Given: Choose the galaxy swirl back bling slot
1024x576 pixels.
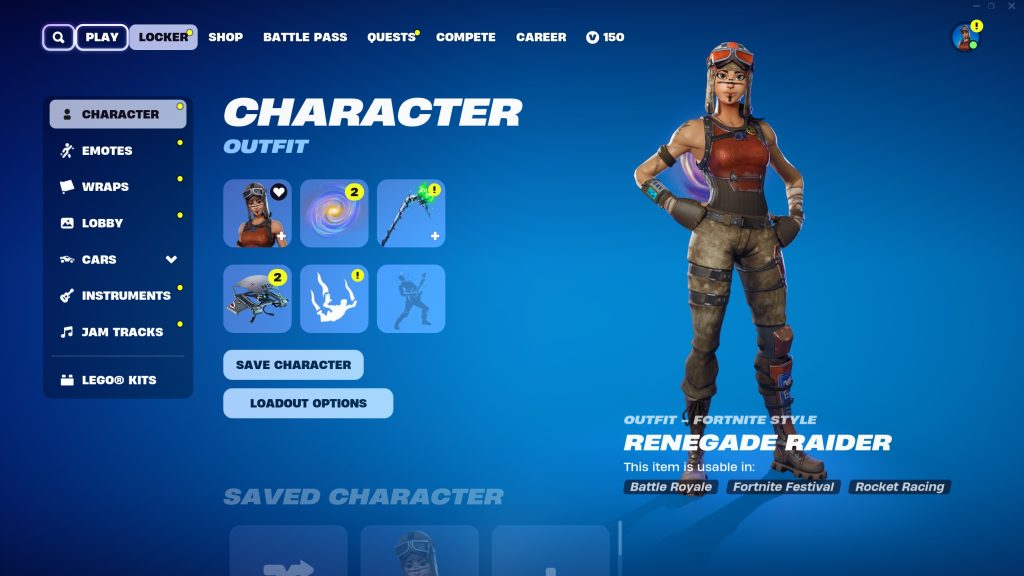Looking at the screenshot, I should (x=334, y=214).
